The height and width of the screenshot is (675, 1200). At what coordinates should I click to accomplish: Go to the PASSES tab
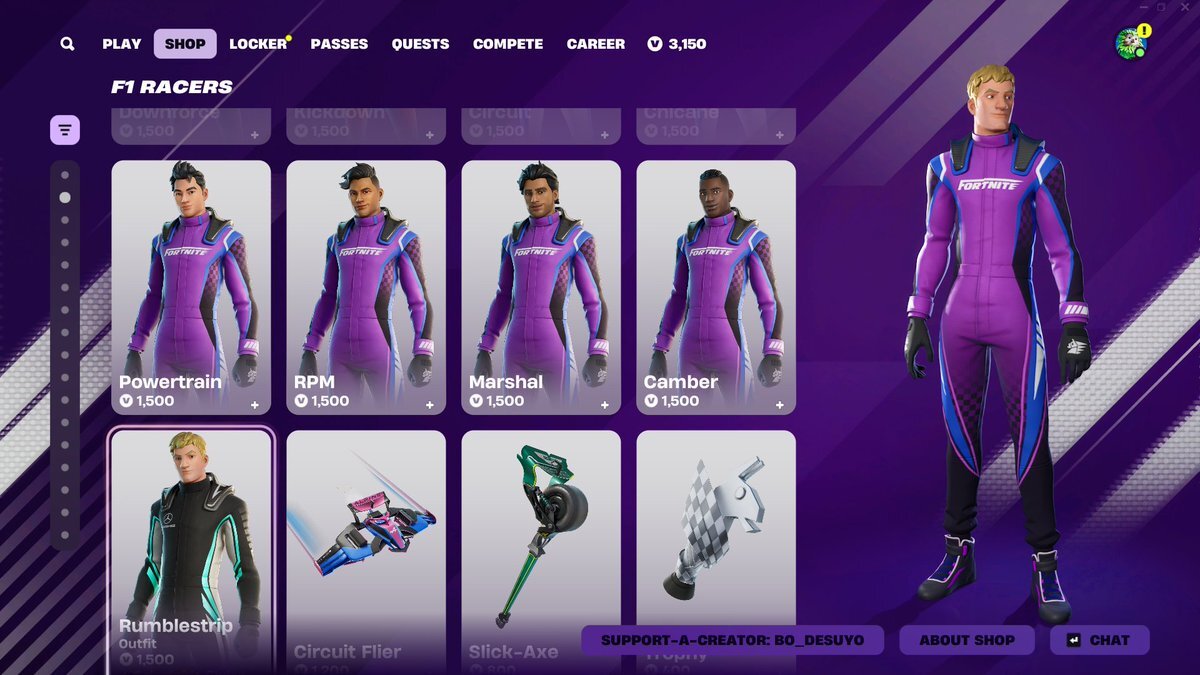coord(339,44)
